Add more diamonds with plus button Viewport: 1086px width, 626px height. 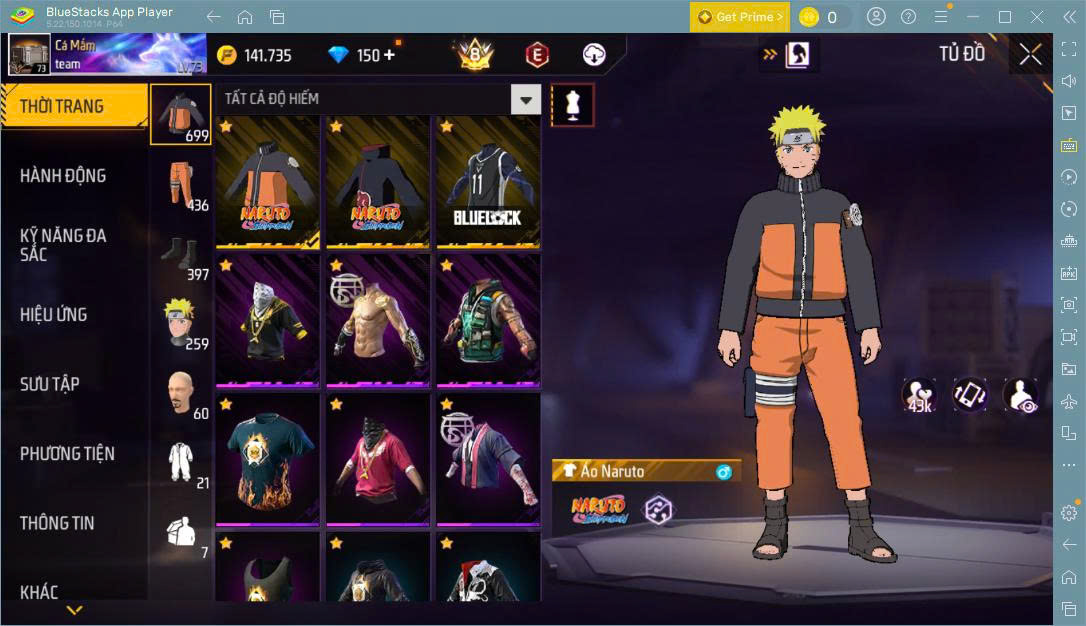click(389, 55)
